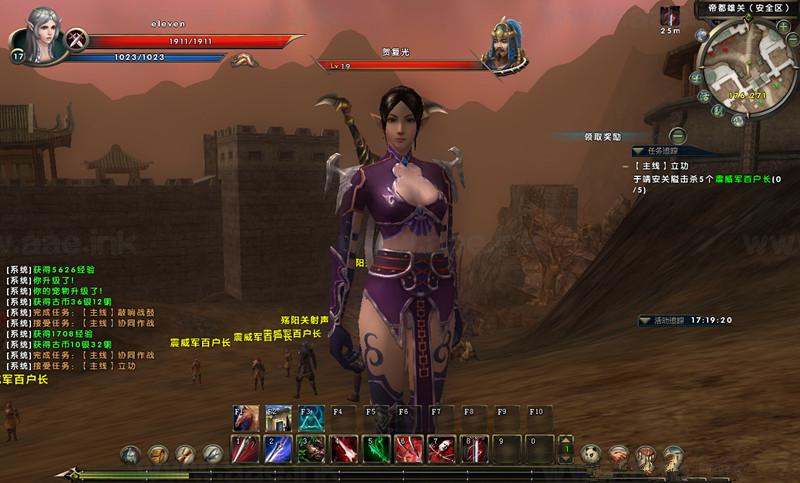The height and width of the screenshot is (483, 800).
Task: Select the target portrait with blue helmet
Action: 507,45
